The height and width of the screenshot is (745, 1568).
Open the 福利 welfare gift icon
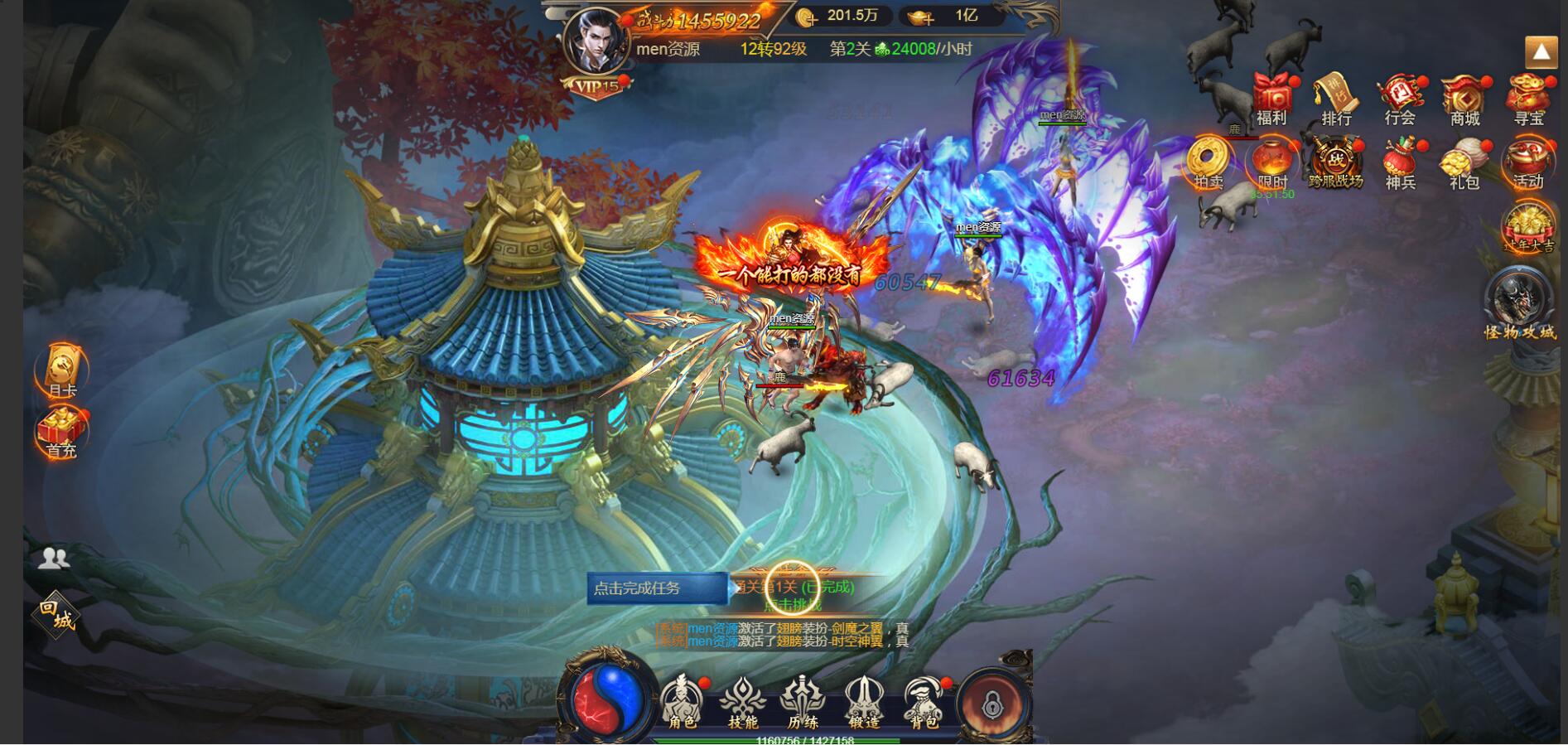(1271, 98)
